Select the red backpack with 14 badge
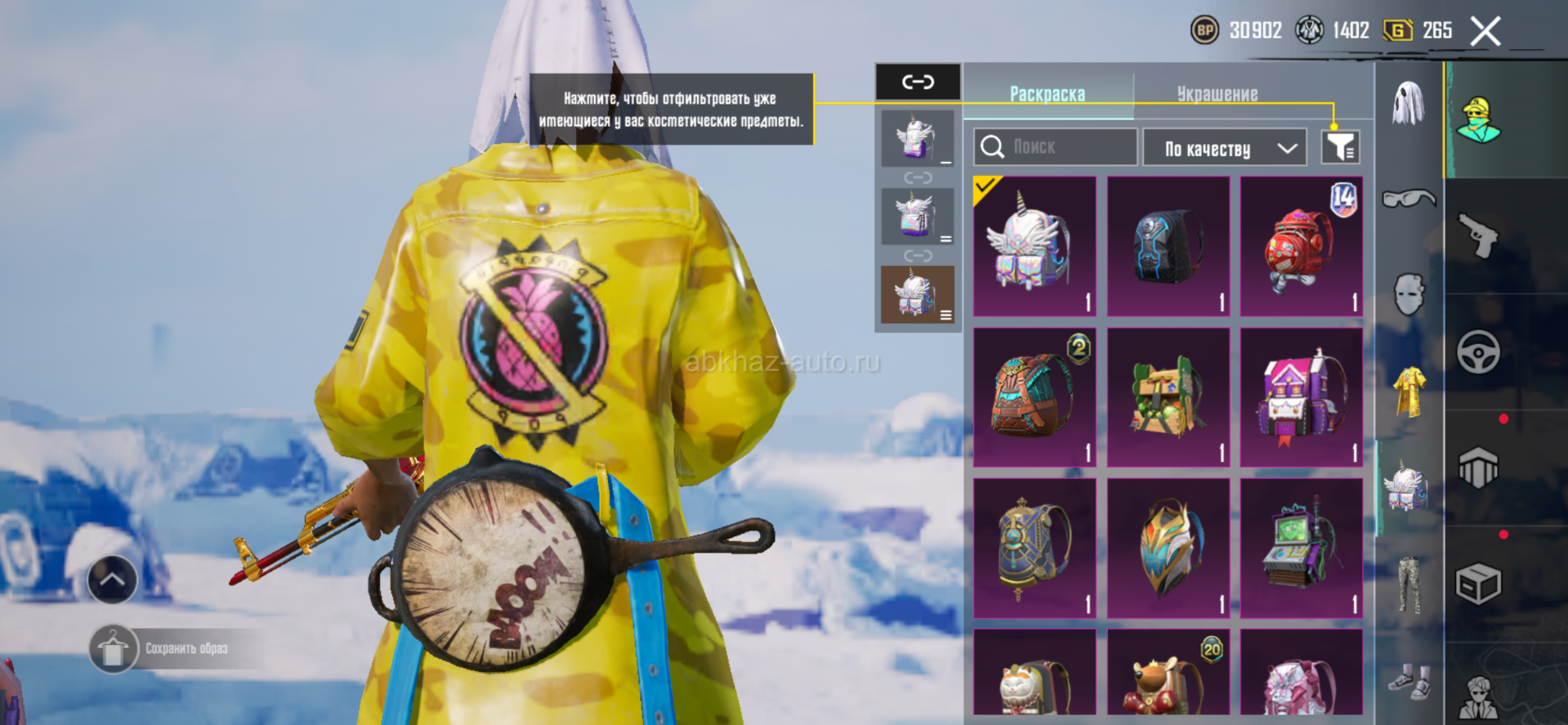Image resolution: width=1568 pixels, height=725 pixels. tap(1301, 246)
